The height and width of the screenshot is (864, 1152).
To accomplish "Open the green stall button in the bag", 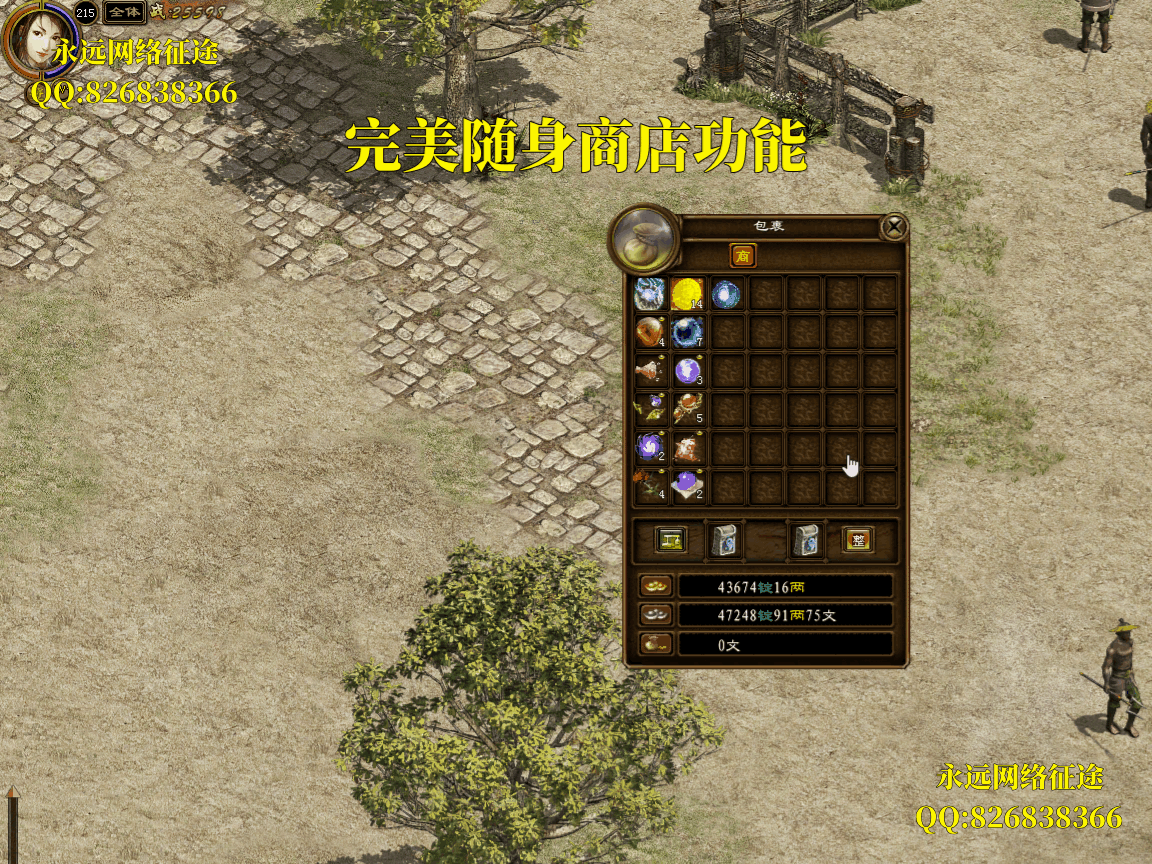I will pos(670,540).
